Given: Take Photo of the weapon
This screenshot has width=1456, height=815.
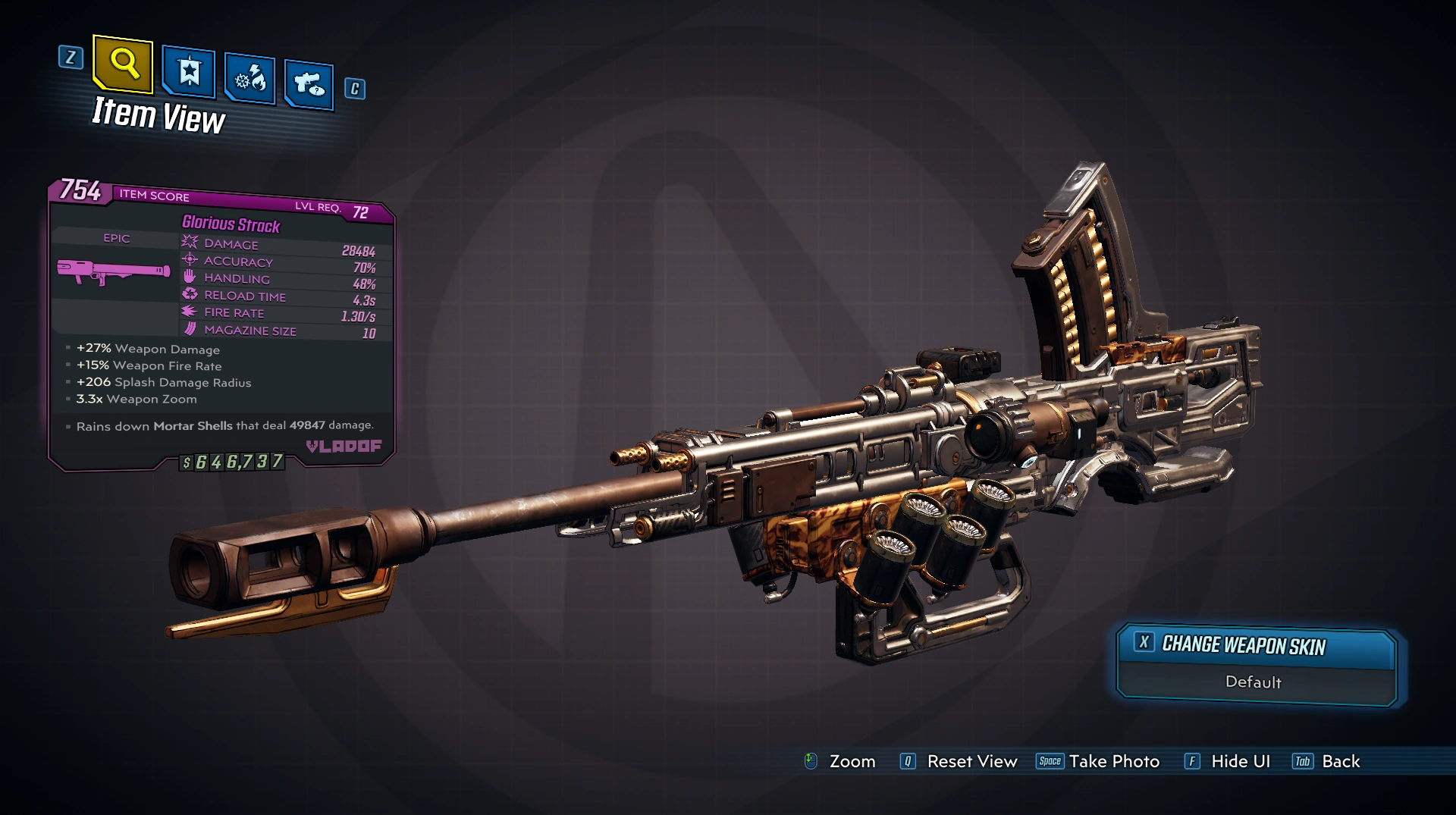Looking at the screenshot, I should 1098,761.
